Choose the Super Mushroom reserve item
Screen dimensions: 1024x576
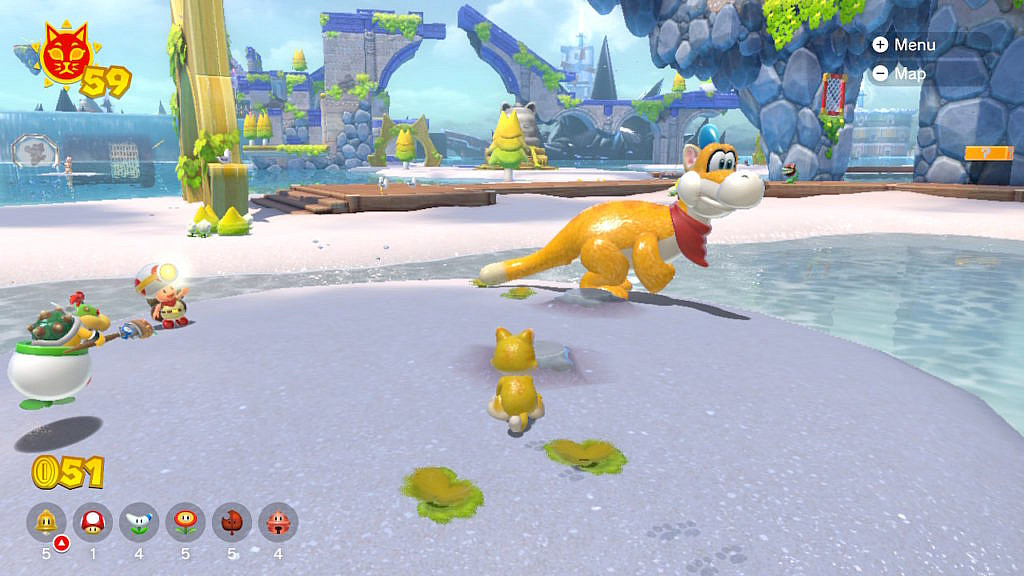point(93,521)
